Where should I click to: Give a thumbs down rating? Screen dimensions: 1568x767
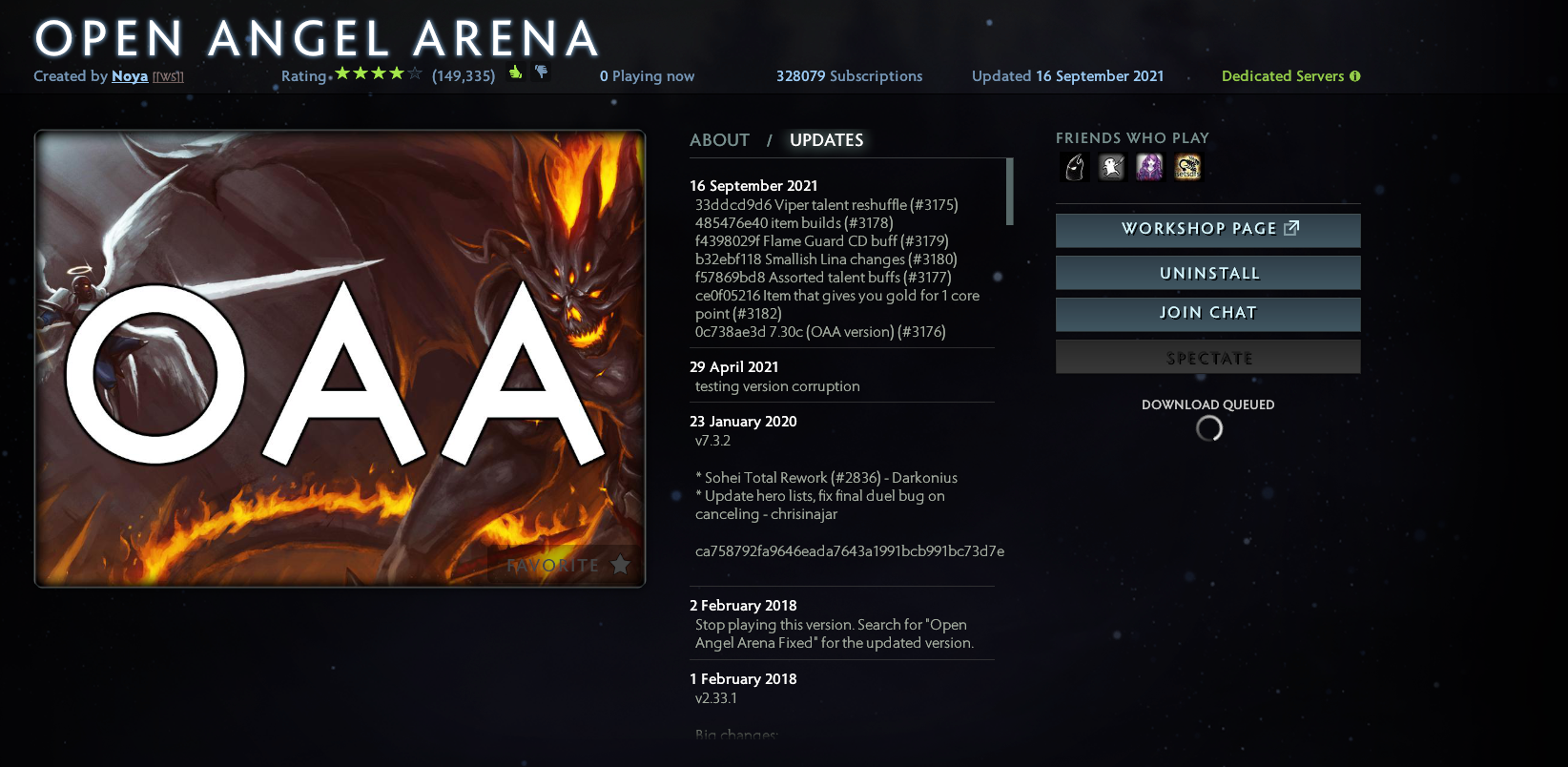541,73
